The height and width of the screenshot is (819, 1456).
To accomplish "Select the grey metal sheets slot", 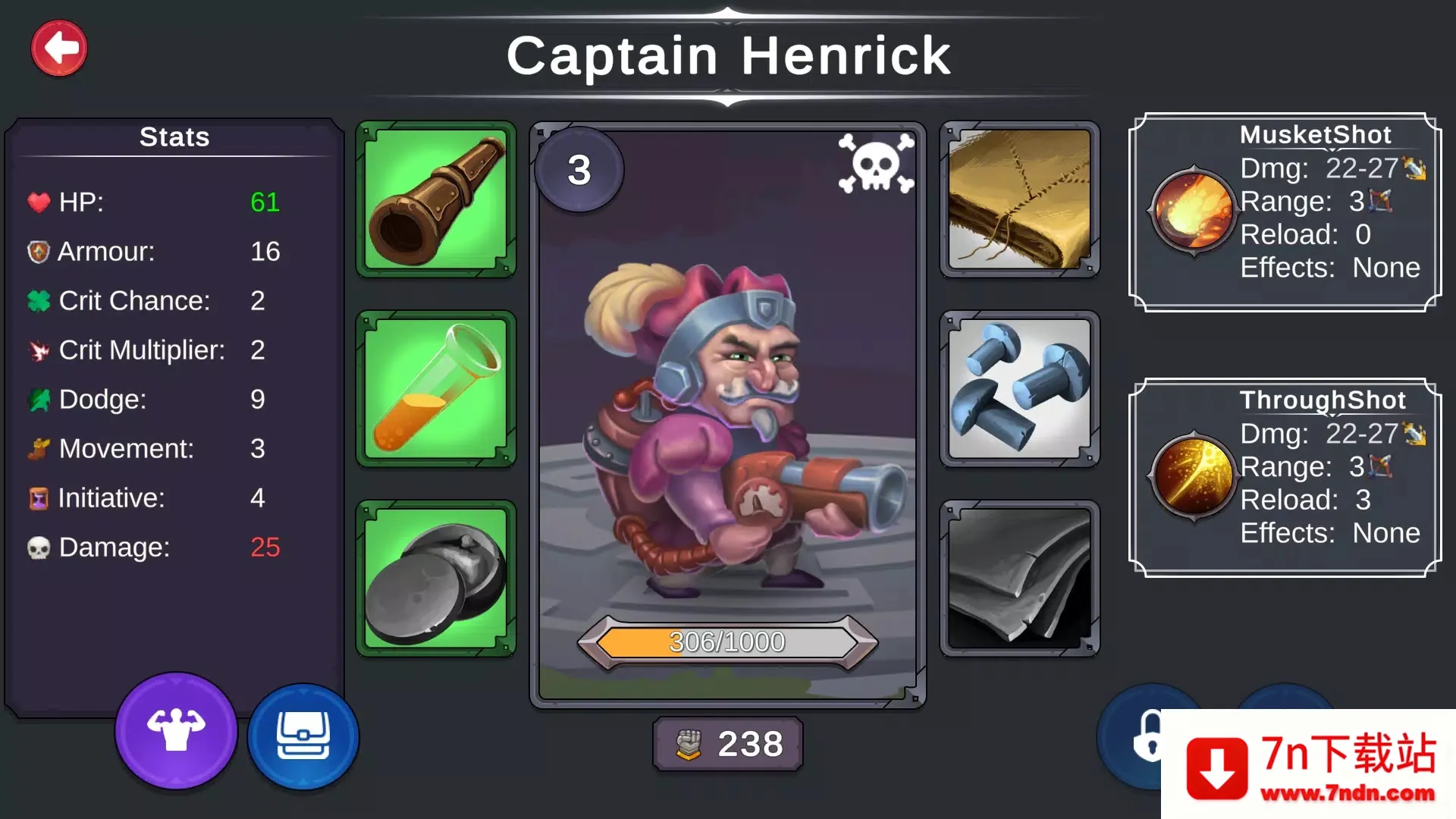I will (x=1019, y=579).
